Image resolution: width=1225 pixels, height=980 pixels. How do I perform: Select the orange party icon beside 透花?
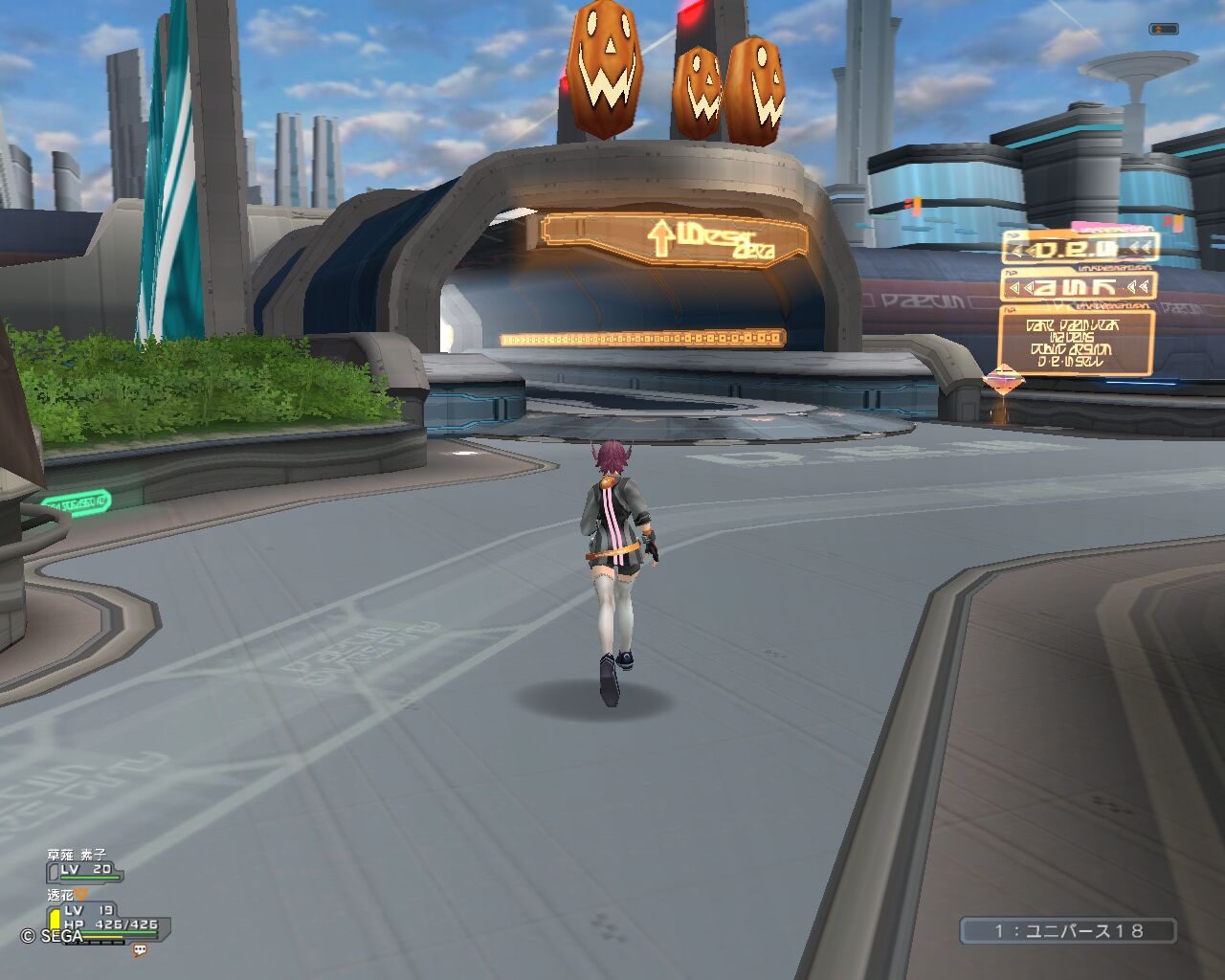click(82, 895)
